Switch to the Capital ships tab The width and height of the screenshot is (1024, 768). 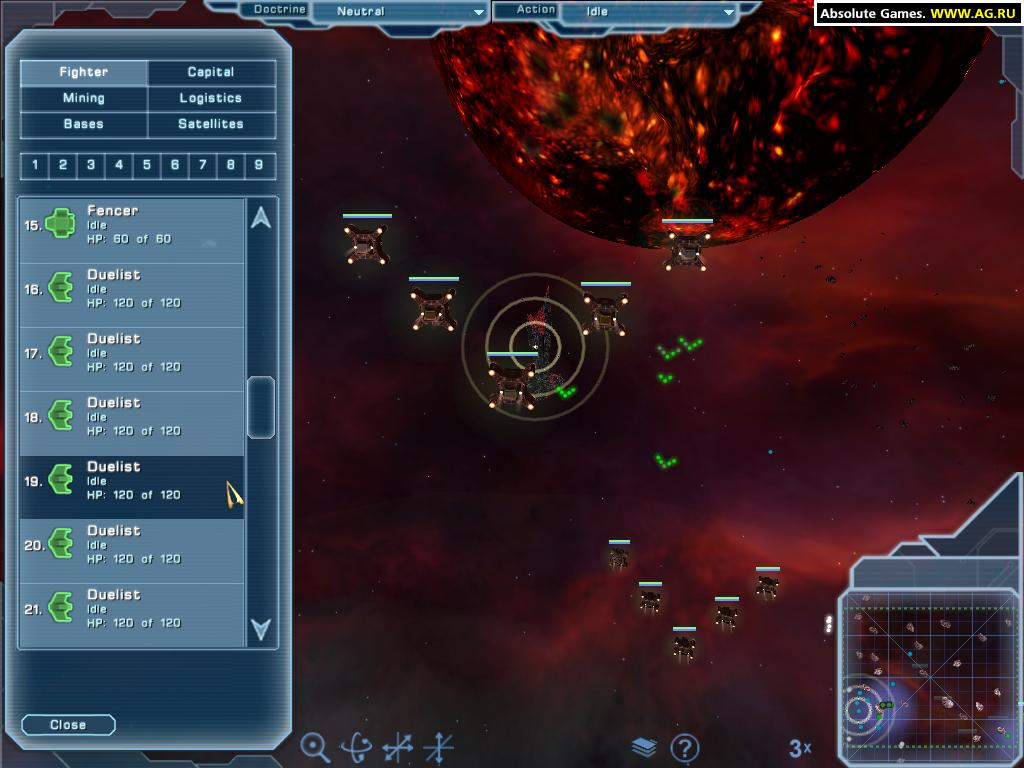click(211, 72)
